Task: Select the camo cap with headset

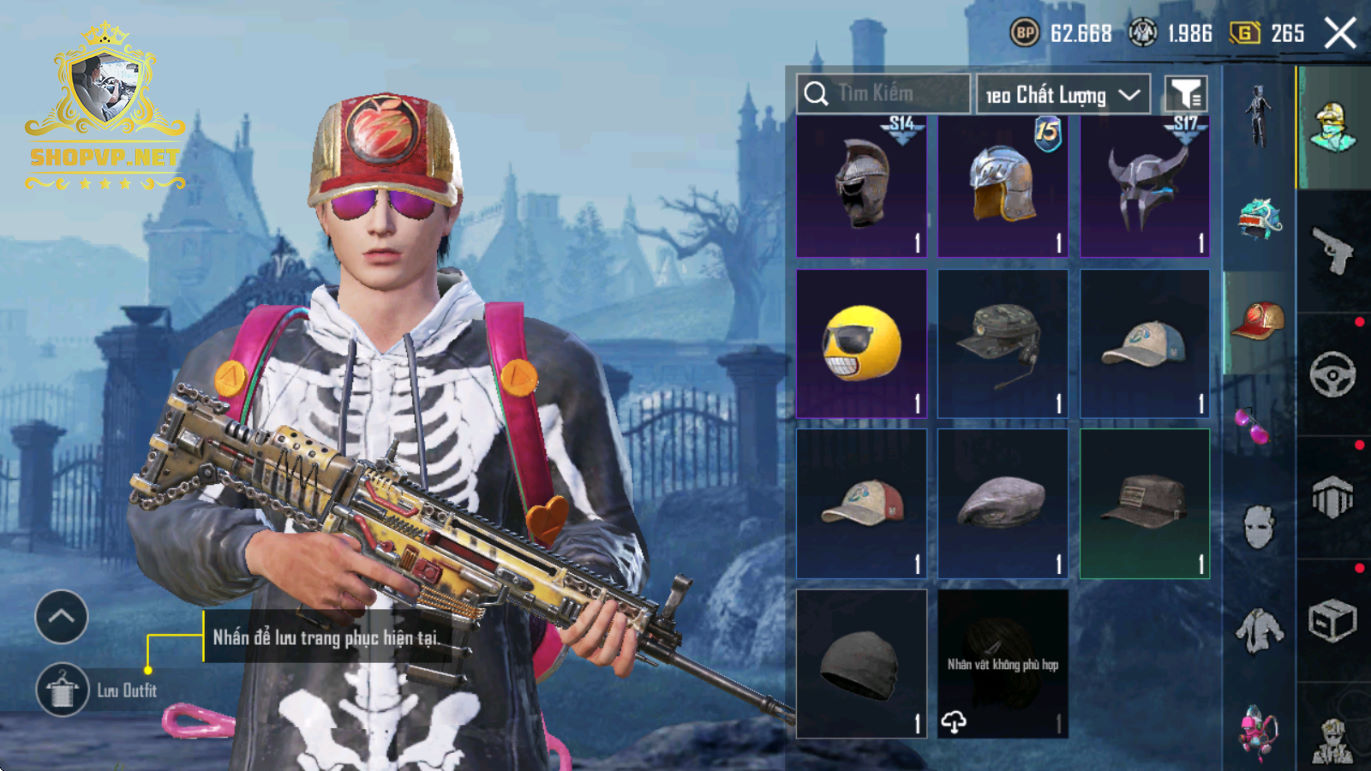Action: (1003, 344)
